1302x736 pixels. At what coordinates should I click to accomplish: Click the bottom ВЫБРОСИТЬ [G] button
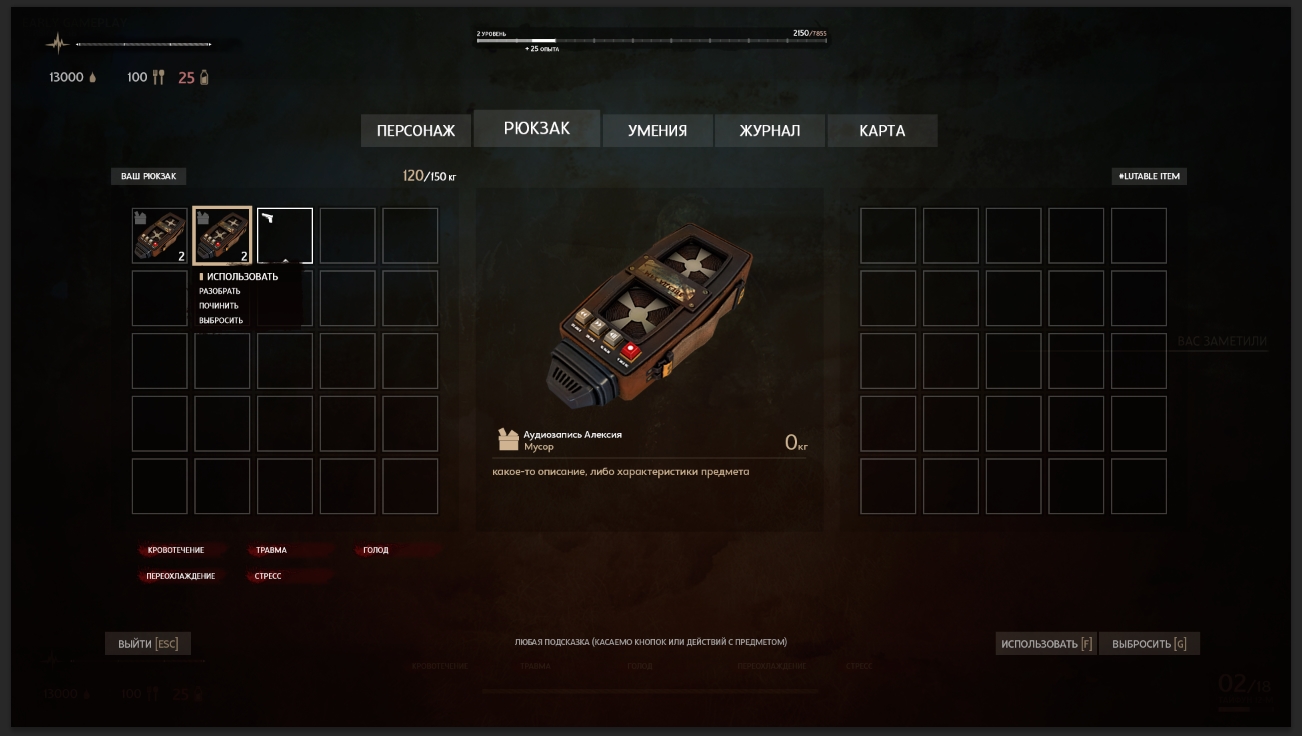pos(1149,644)
